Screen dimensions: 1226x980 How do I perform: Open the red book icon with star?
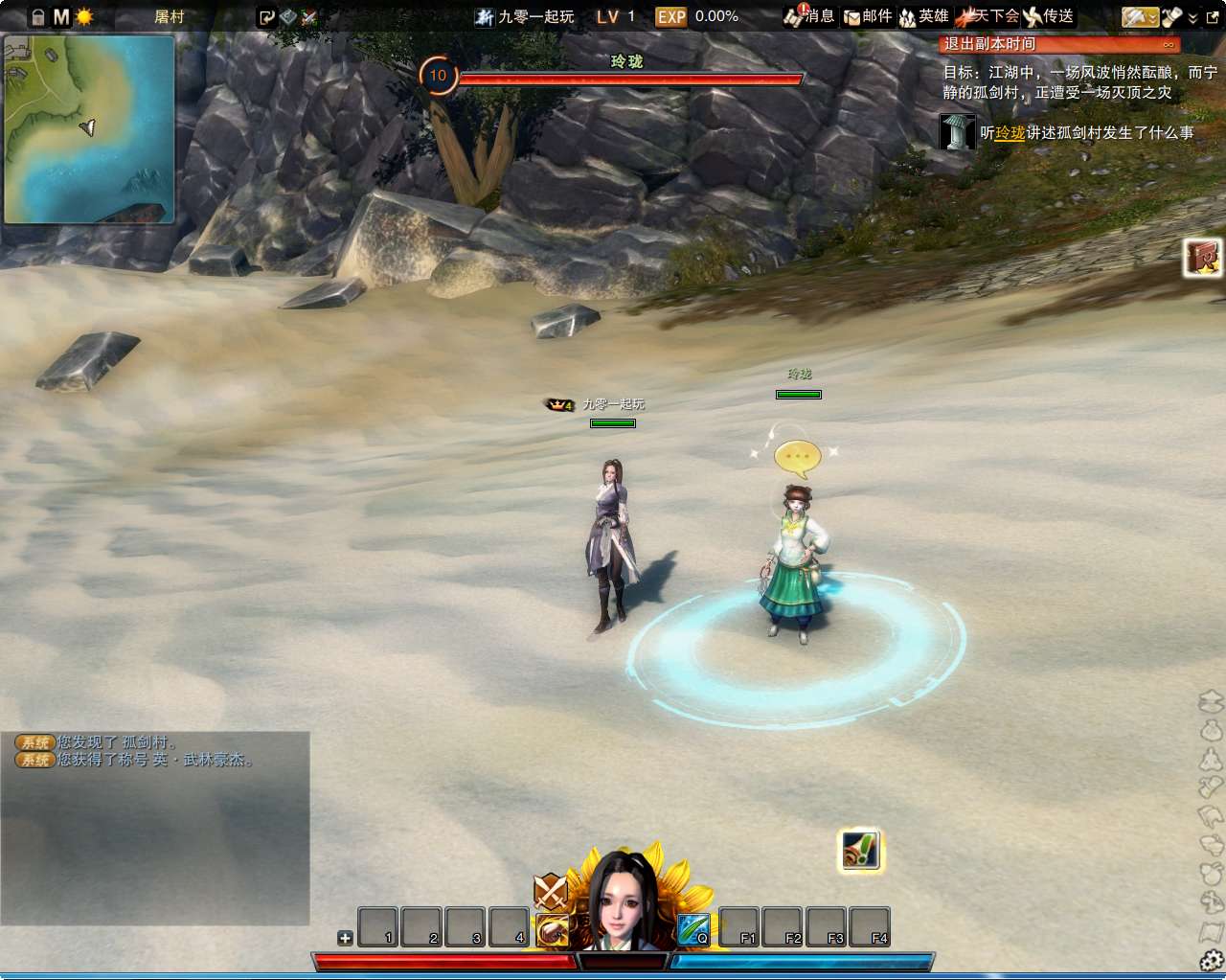pos(1203,258)
